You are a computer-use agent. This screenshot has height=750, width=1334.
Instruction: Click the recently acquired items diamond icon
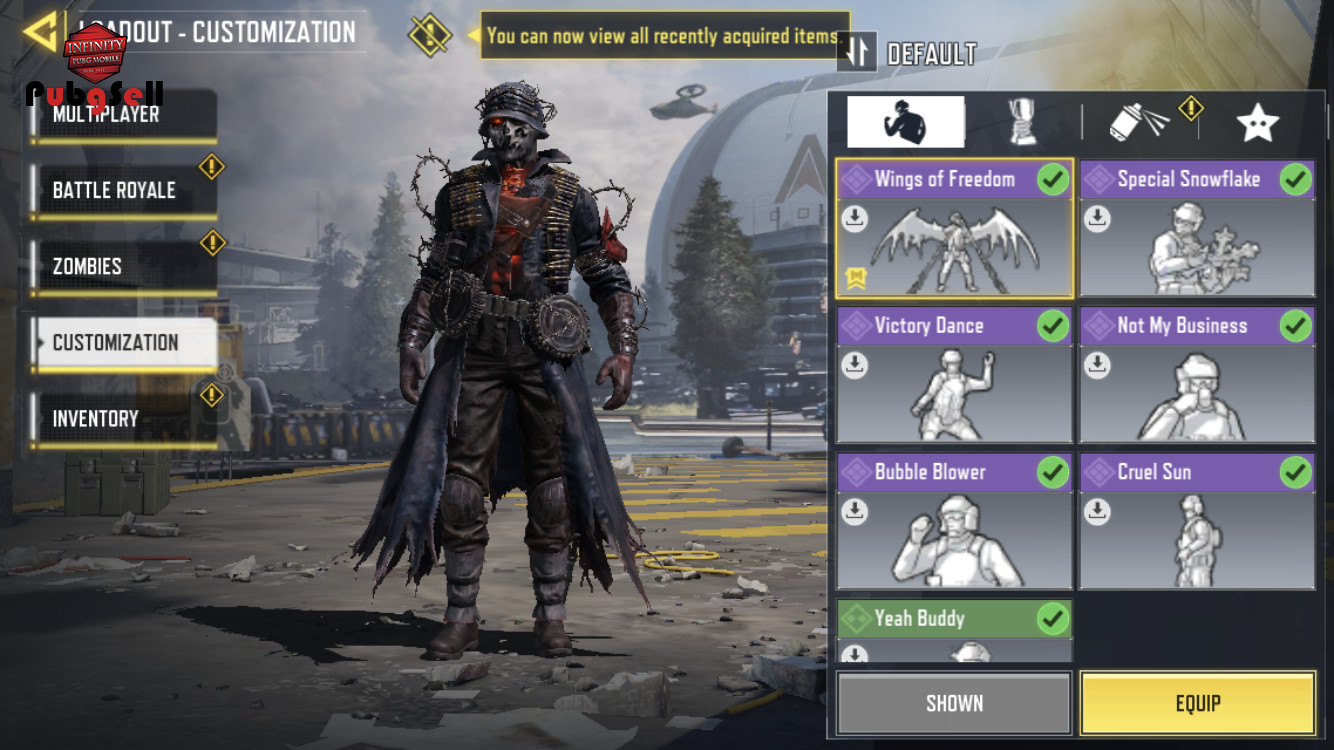coord(429,35)
